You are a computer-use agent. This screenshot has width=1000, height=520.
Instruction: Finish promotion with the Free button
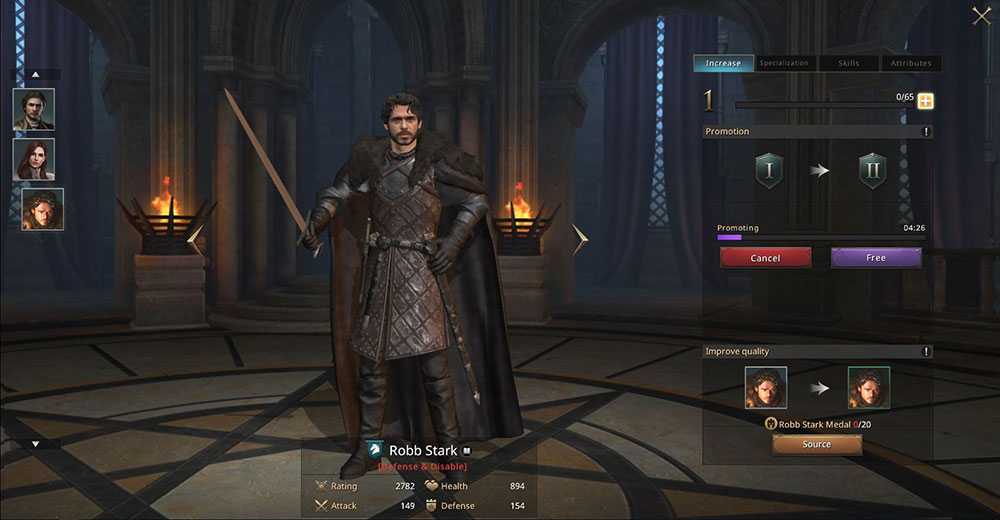[x=876, y=258]
